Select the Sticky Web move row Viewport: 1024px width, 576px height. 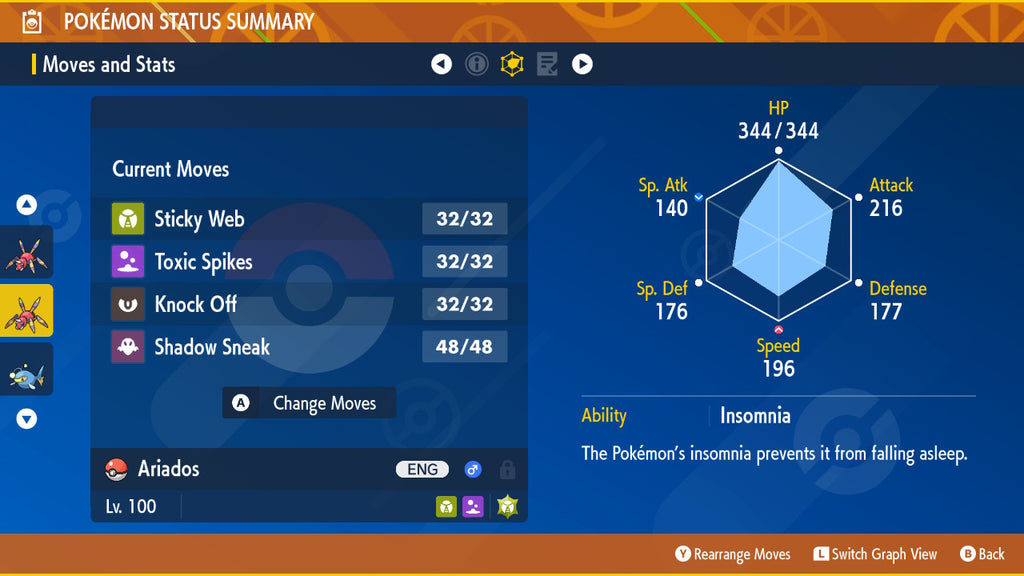309,219
